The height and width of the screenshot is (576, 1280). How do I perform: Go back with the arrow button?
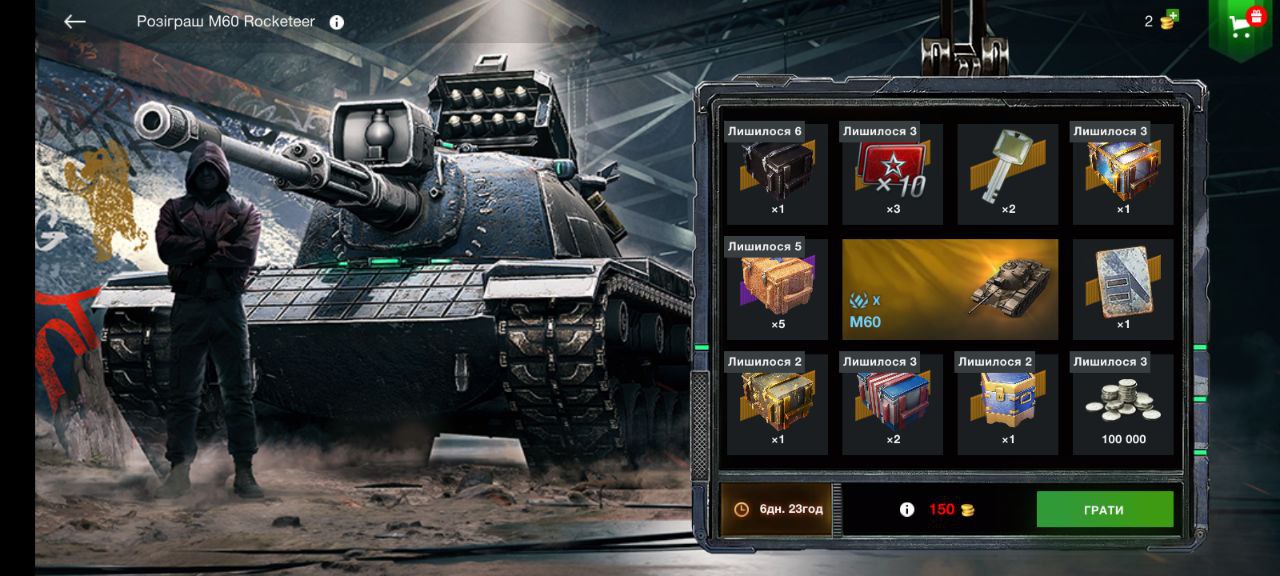pos(74,21)
